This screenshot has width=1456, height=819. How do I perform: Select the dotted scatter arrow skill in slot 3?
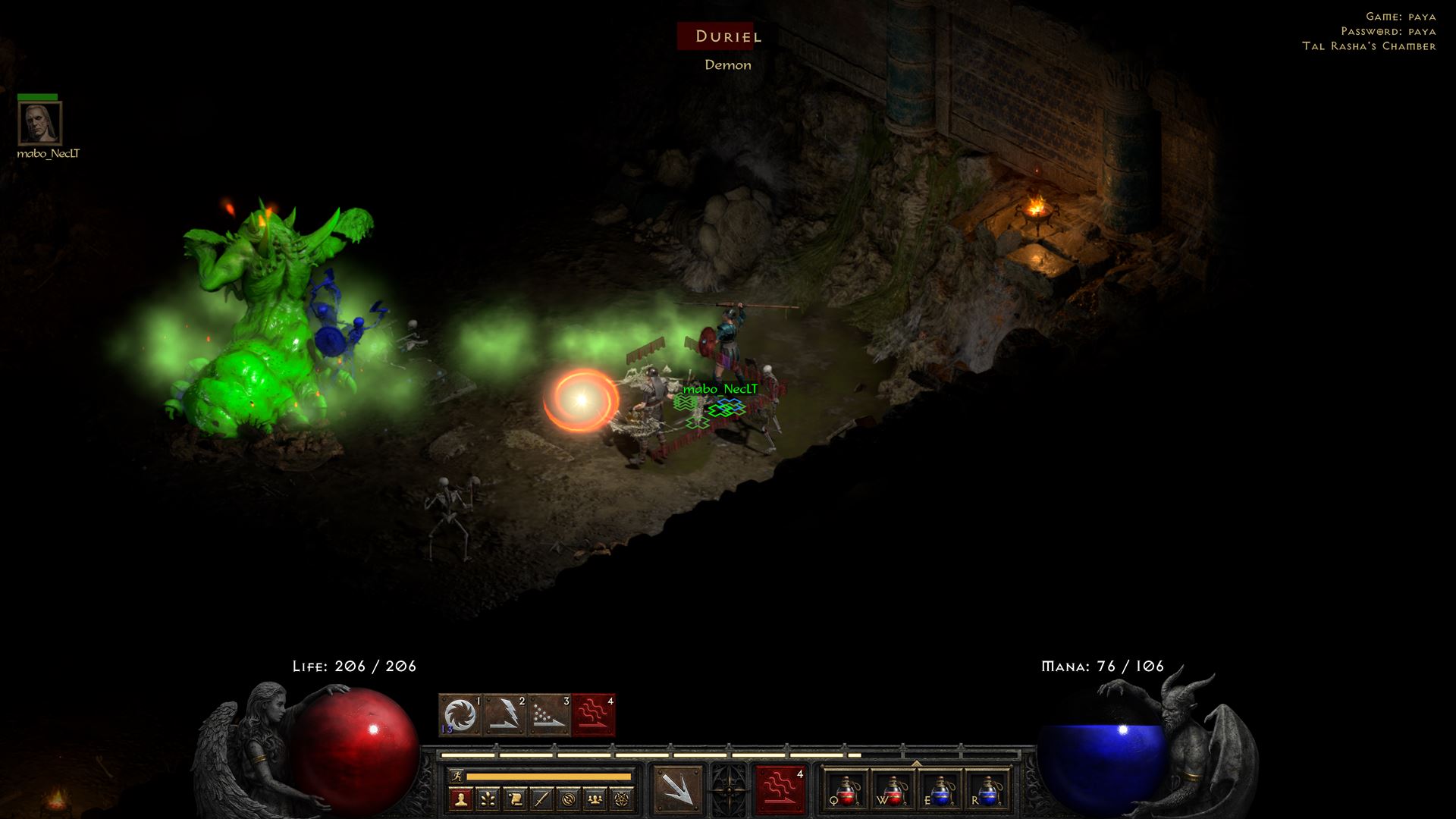point(549,715)
